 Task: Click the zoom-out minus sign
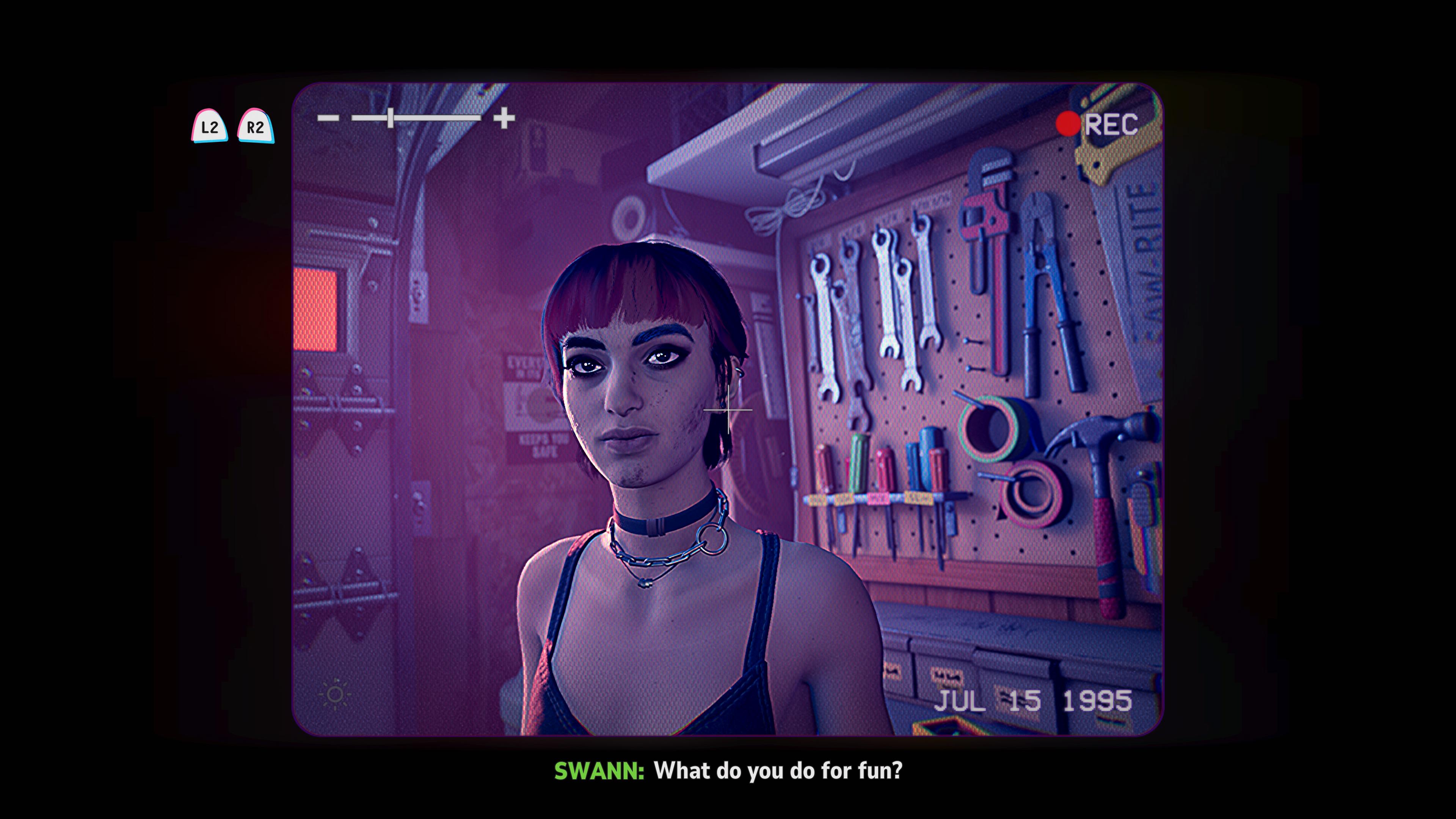pyautogui.click(x=328, y=118)
